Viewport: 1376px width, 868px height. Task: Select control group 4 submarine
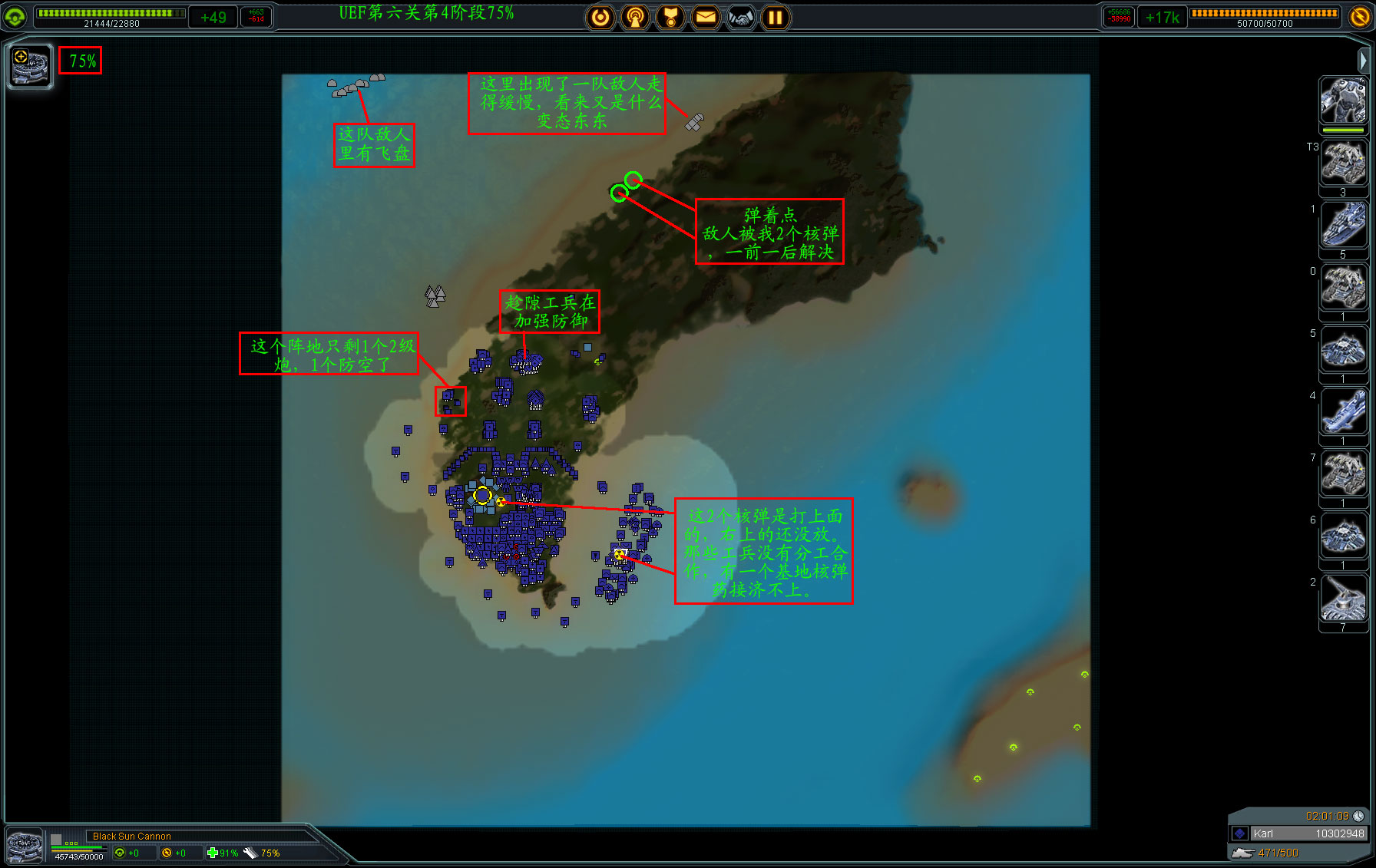point(1343,412)
